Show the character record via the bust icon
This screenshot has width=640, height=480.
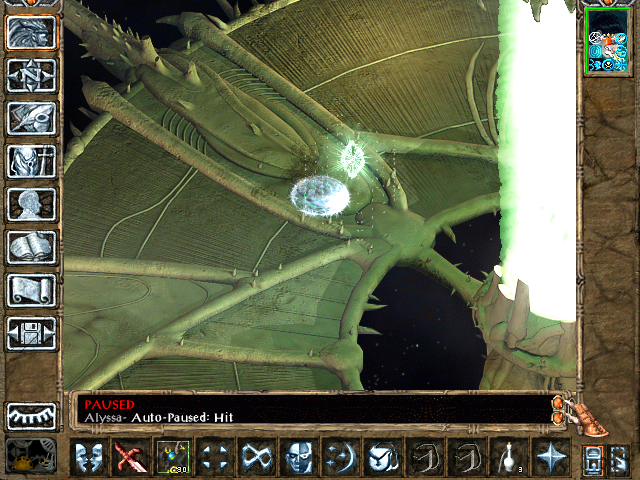31,204
